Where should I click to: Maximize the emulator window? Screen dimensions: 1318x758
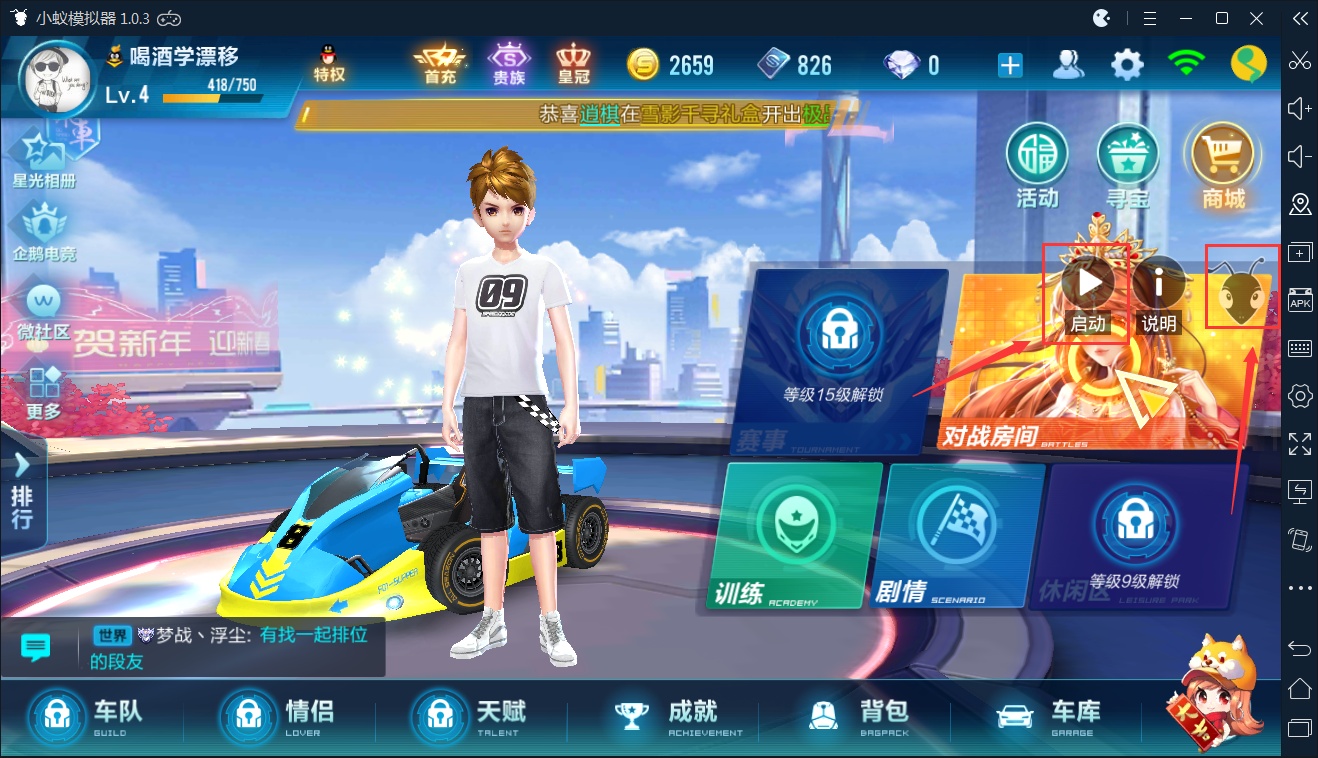click(1221, 18)
